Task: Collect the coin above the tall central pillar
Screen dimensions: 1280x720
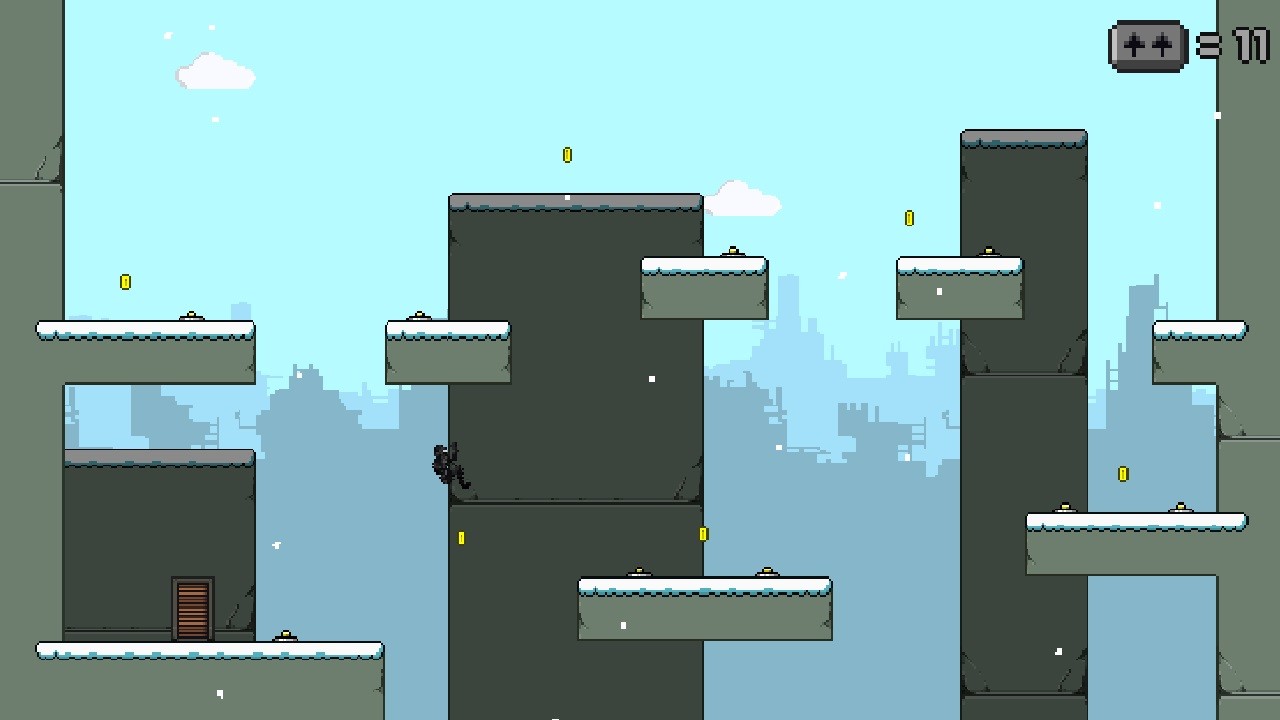Action: (567, 155)
